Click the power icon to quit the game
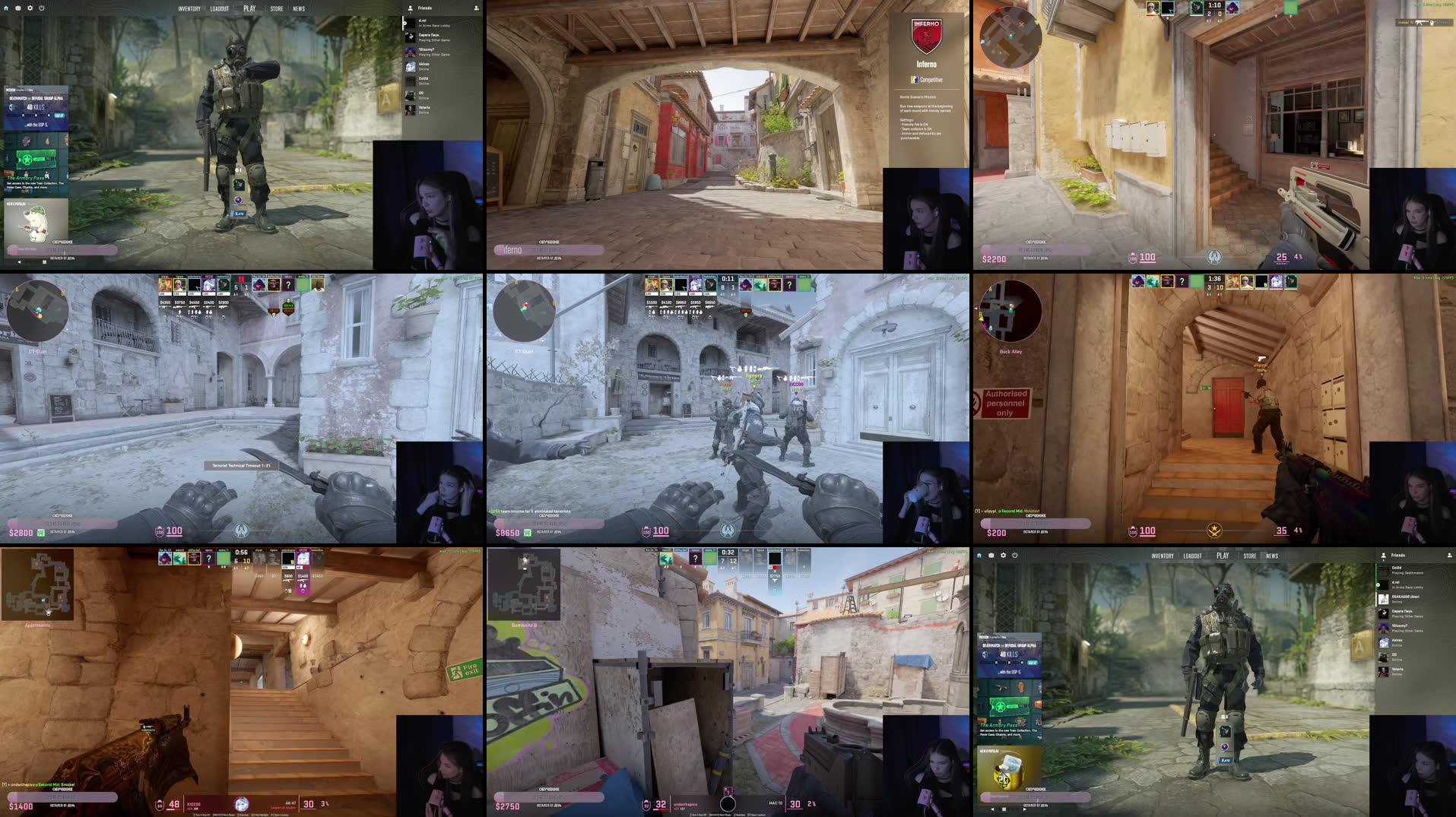The image size is (1456, 817). click(x=41, y=8)
